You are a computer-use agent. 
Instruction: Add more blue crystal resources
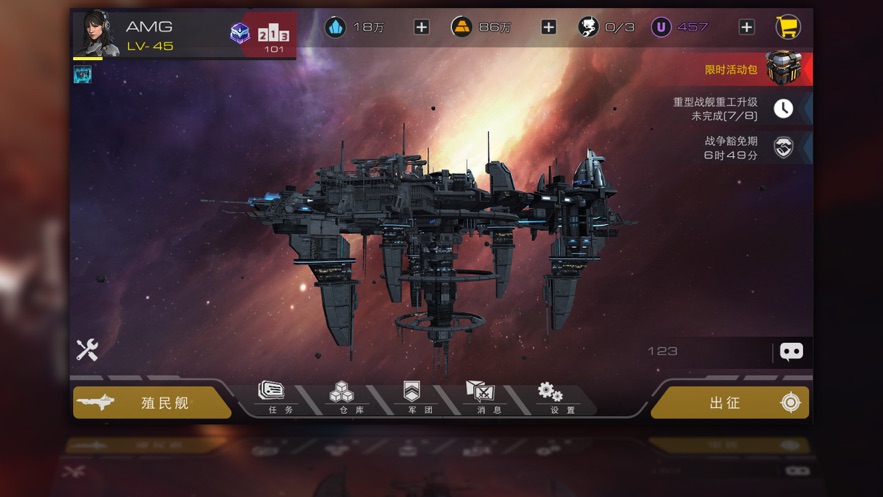click(421, 27)
